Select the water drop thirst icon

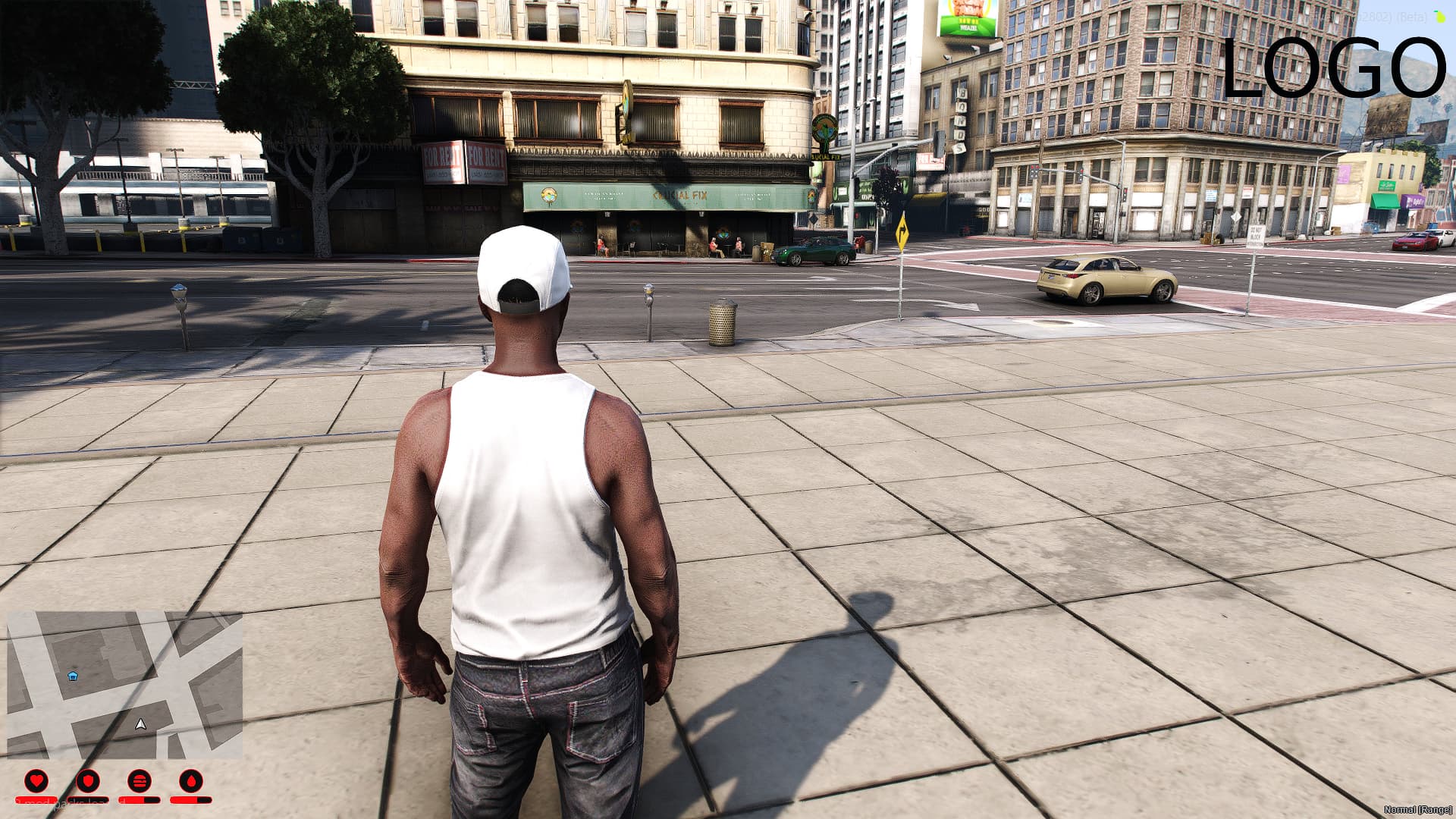190,780
